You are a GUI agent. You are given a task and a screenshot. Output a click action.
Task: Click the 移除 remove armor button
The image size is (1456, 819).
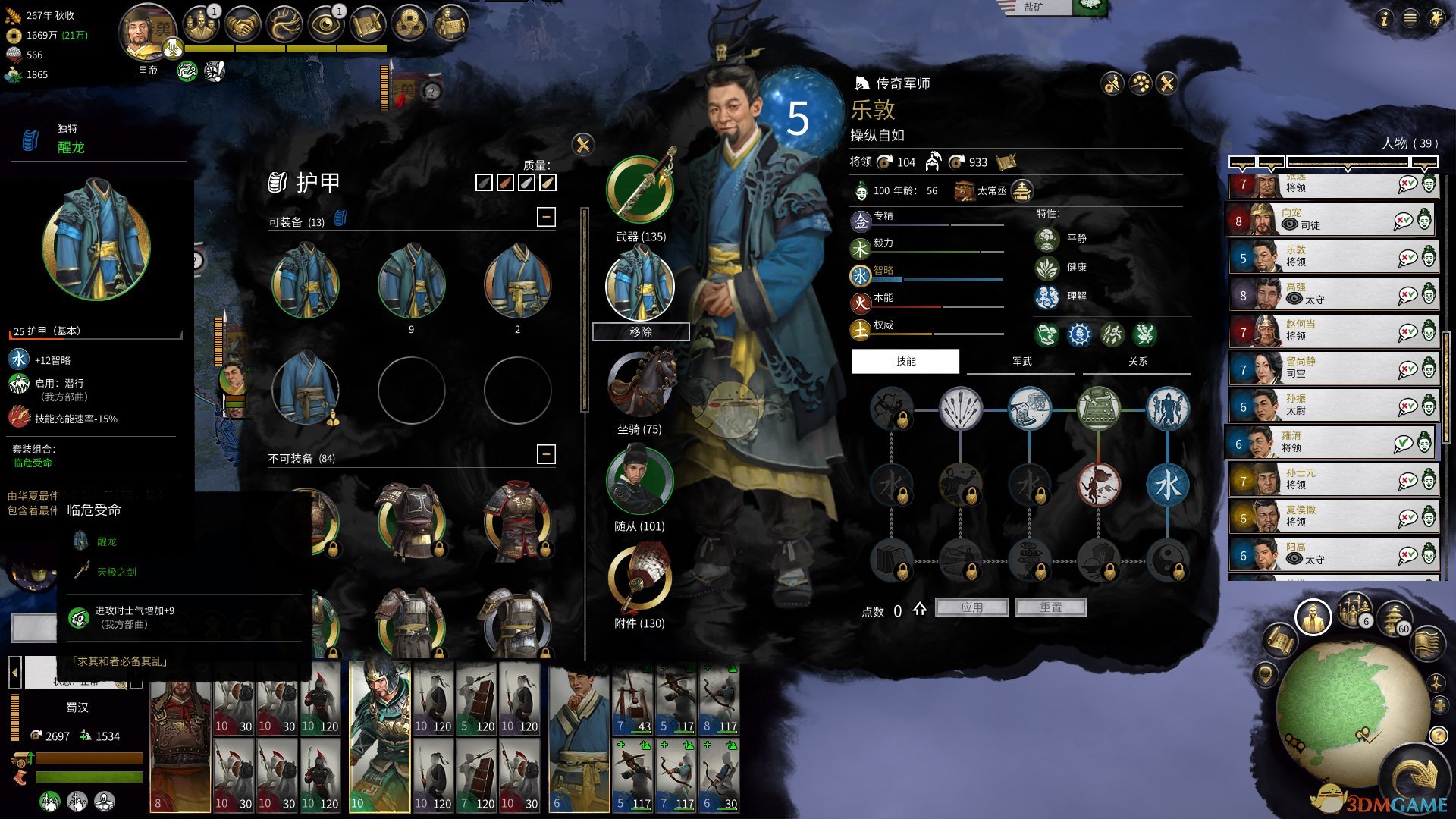tap(640, 332)
